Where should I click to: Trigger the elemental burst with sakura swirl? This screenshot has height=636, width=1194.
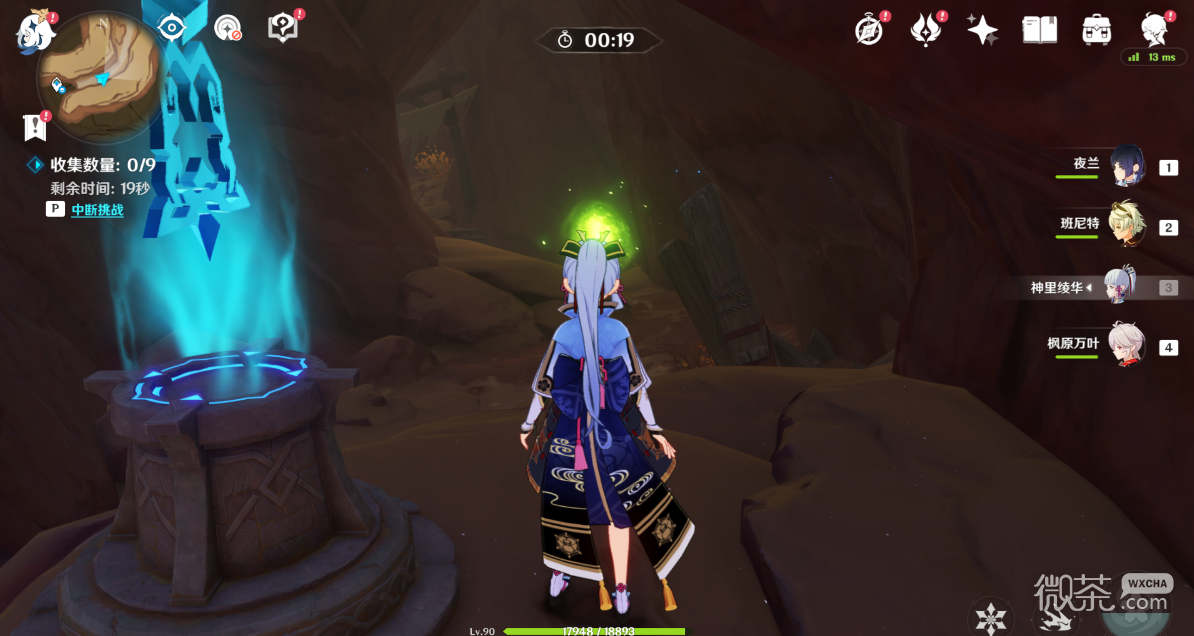1138,610
